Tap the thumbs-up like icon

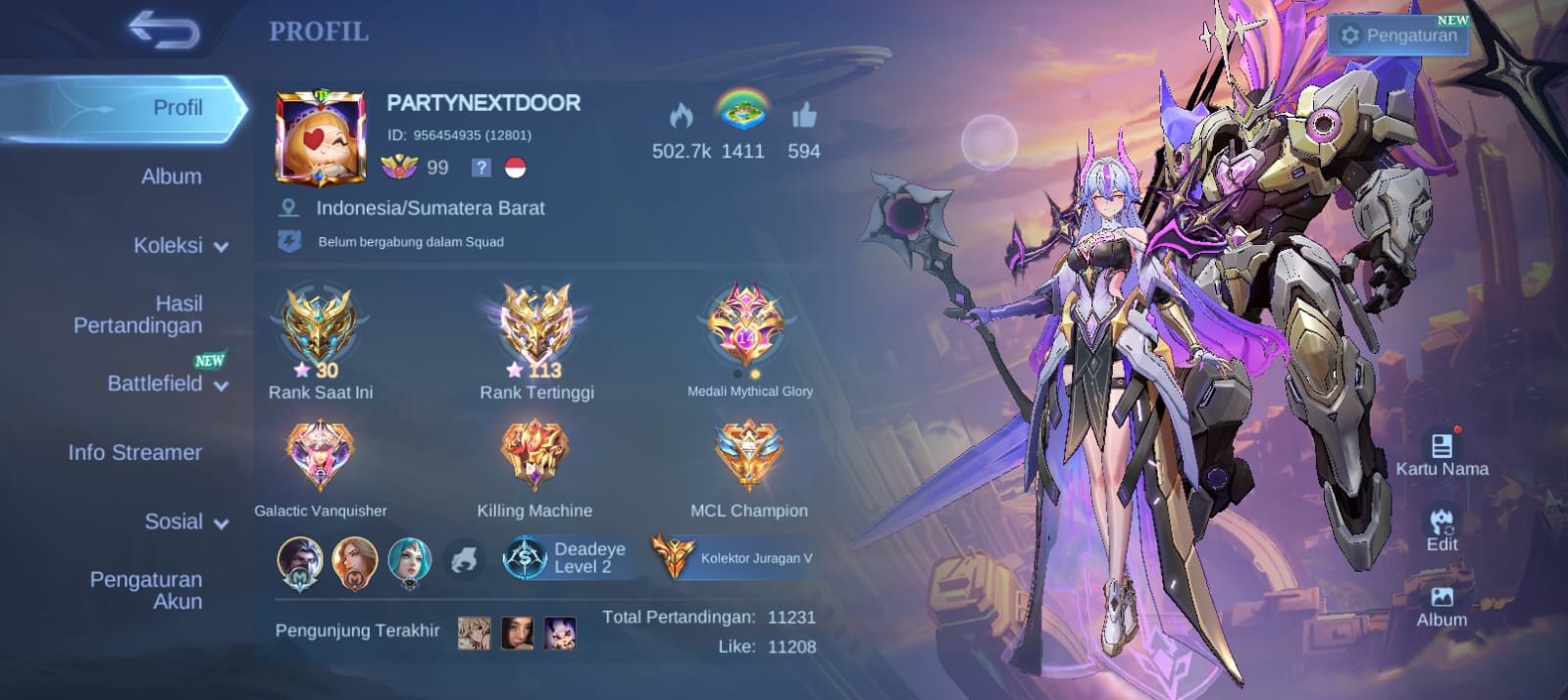click(804, 118)
